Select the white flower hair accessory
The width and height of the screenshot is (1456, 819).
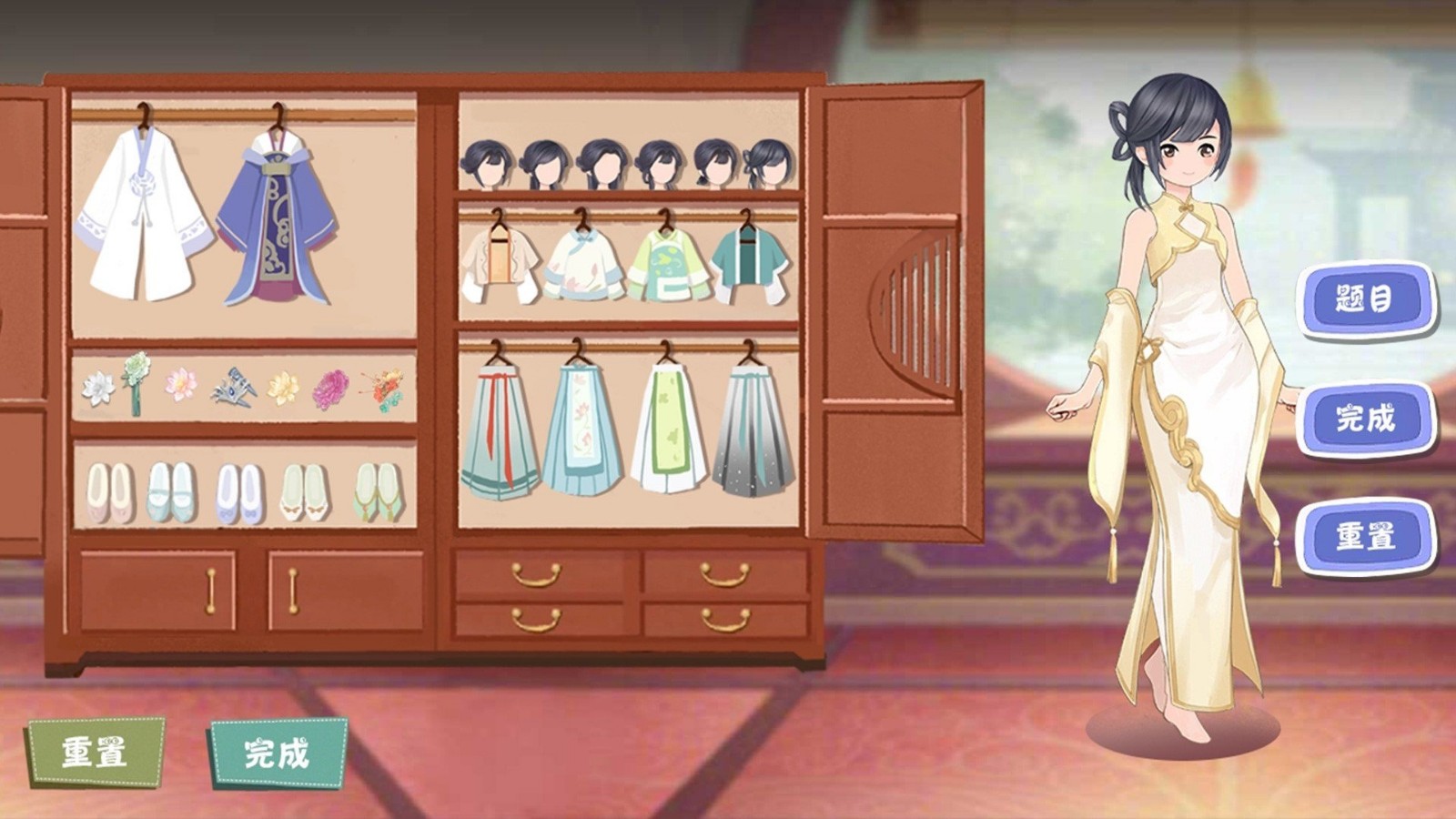click(x=97, y=388)
